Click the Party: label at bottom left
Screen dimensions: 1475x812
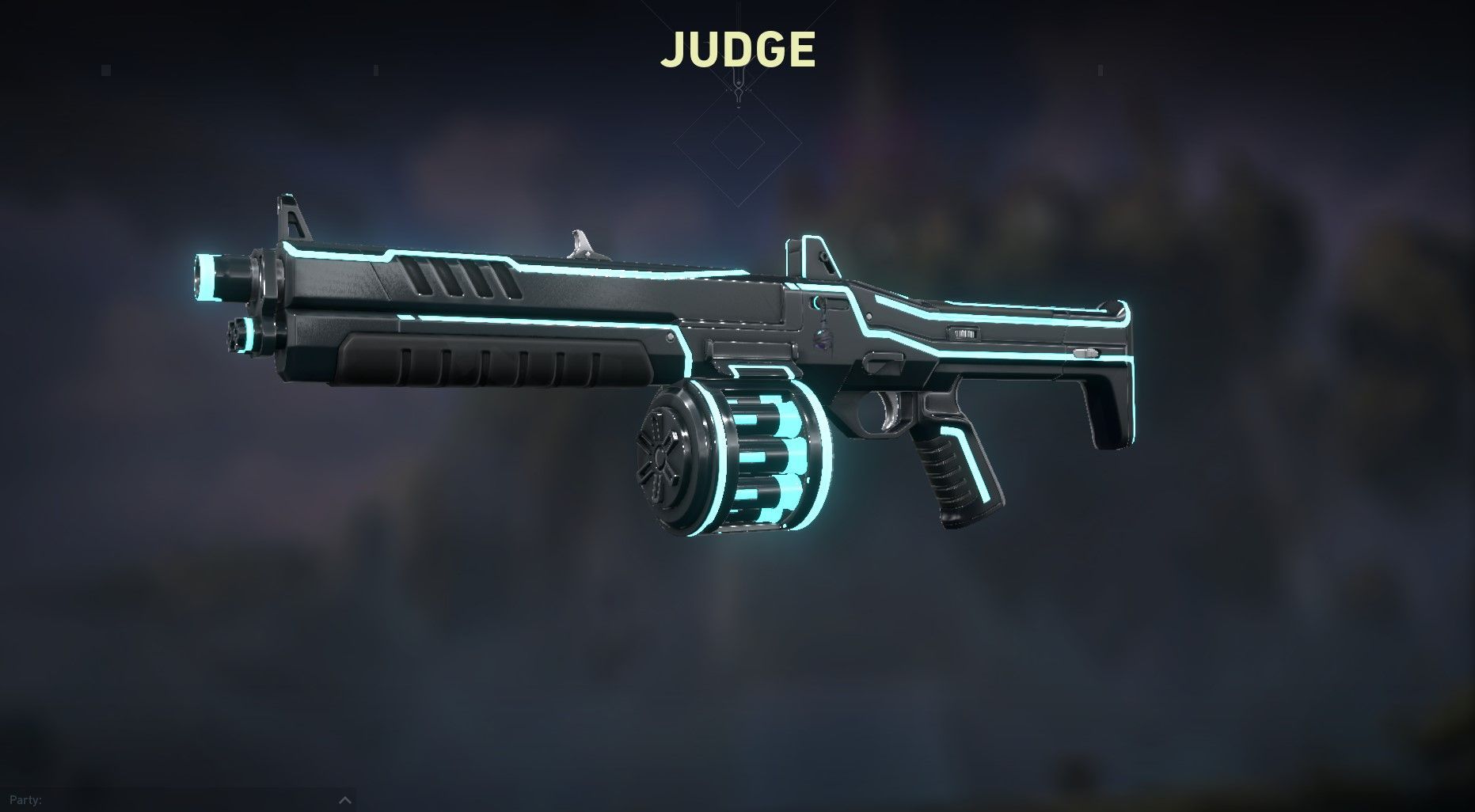26,799
